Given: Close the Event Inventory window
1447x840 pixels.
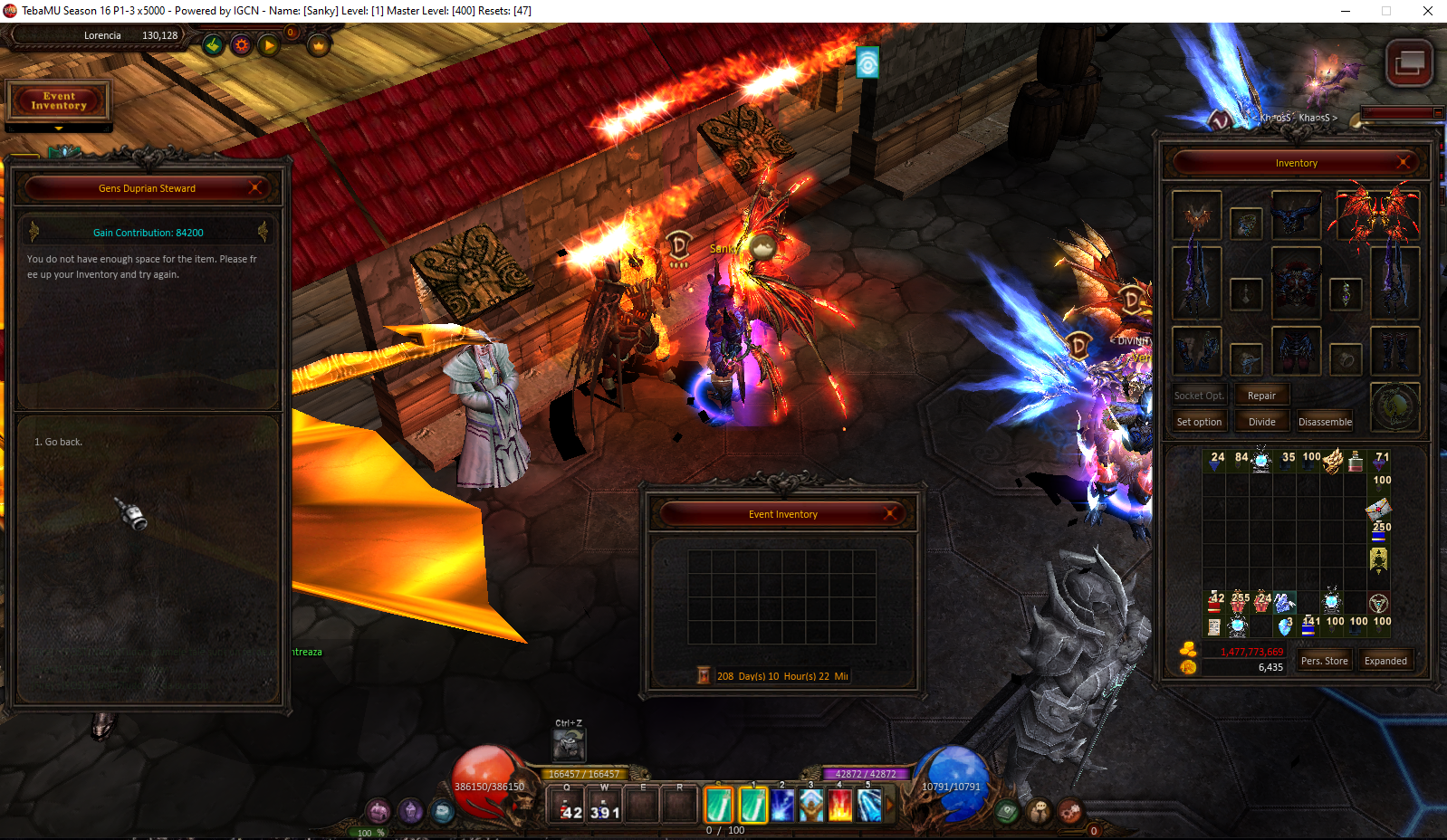Looking at the screenshot, I should (891, 513).
